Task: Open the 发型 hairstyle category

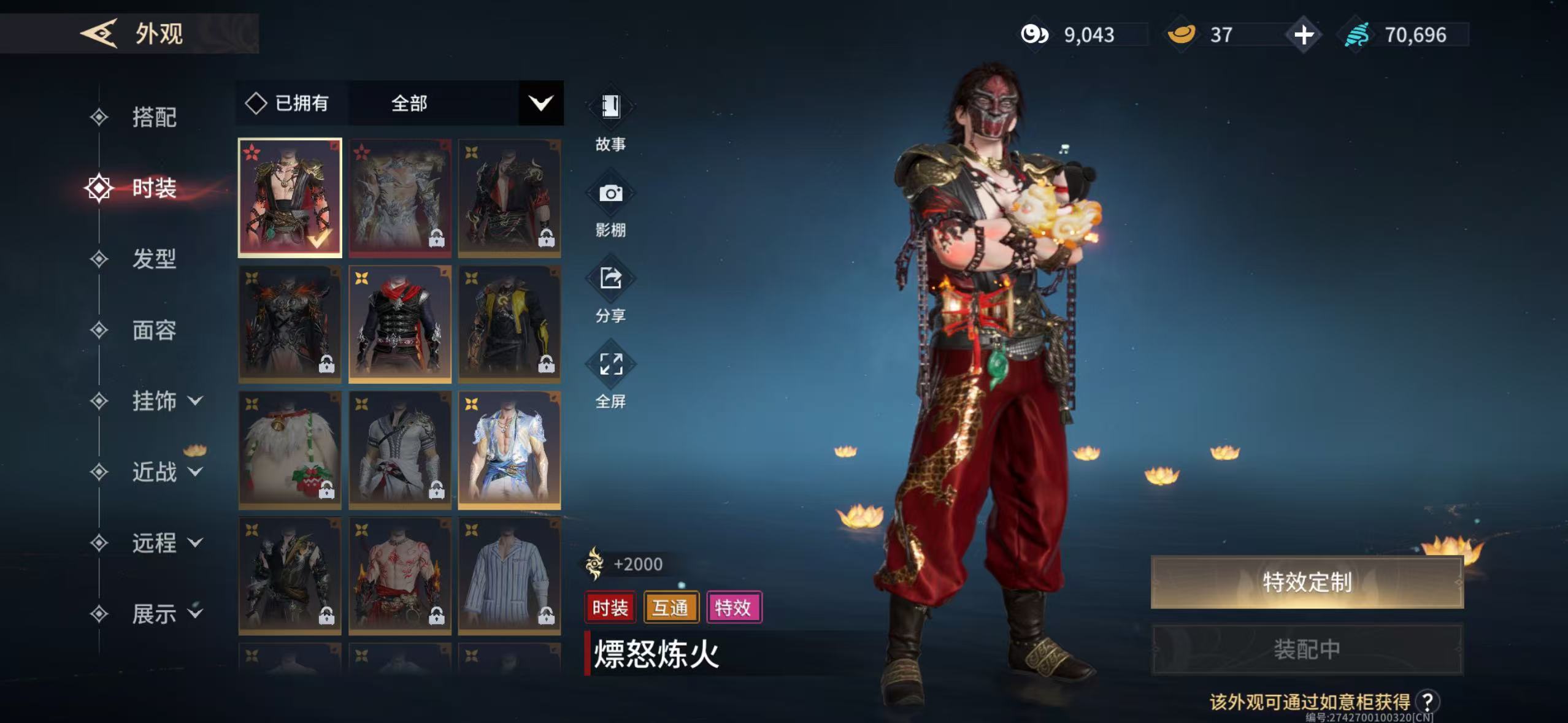Action: pos(154,259)
